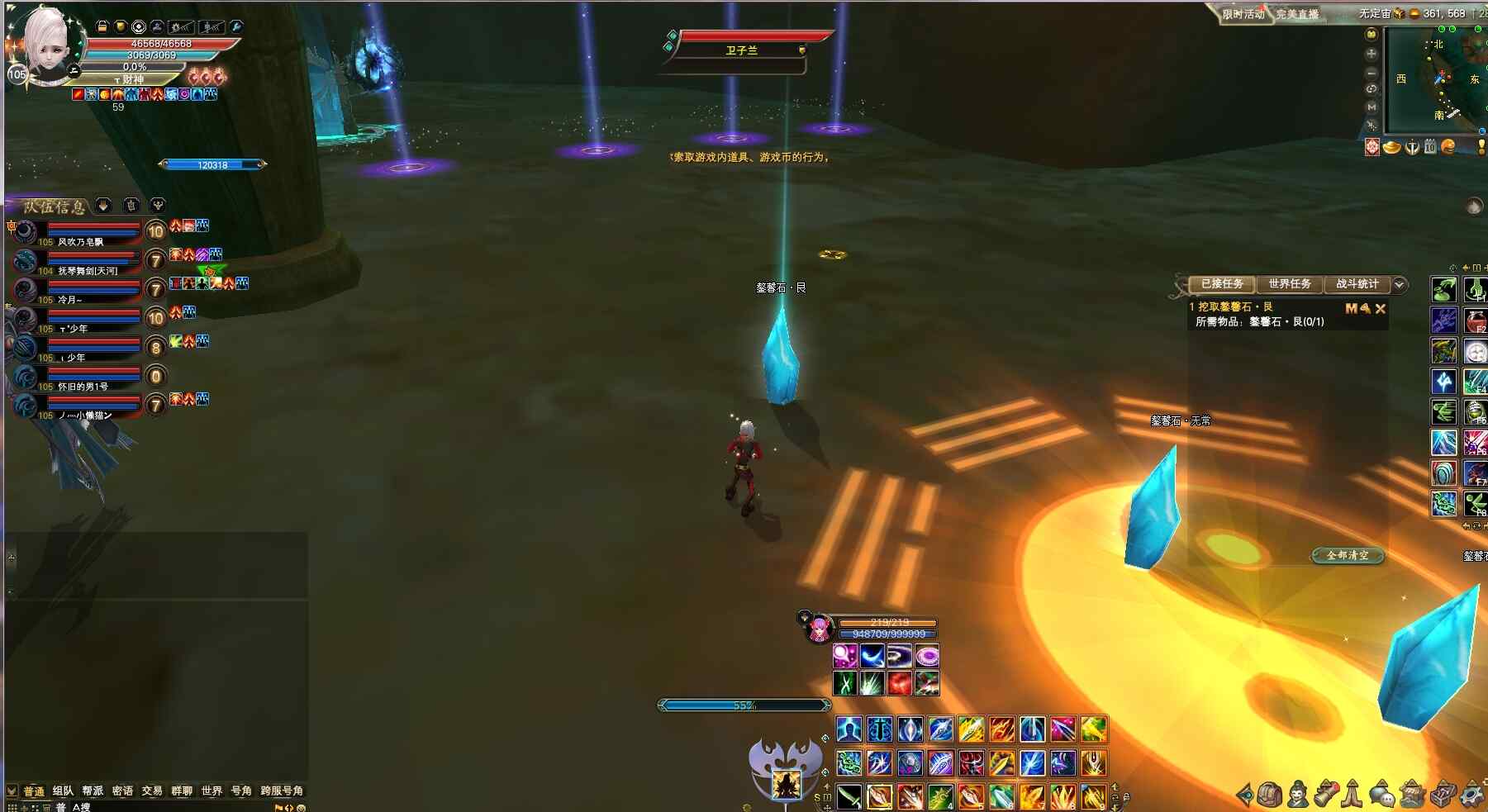1488x812 pixels.
Task: Click the 全部清空 clear all button
Action: click(1347, 555)
